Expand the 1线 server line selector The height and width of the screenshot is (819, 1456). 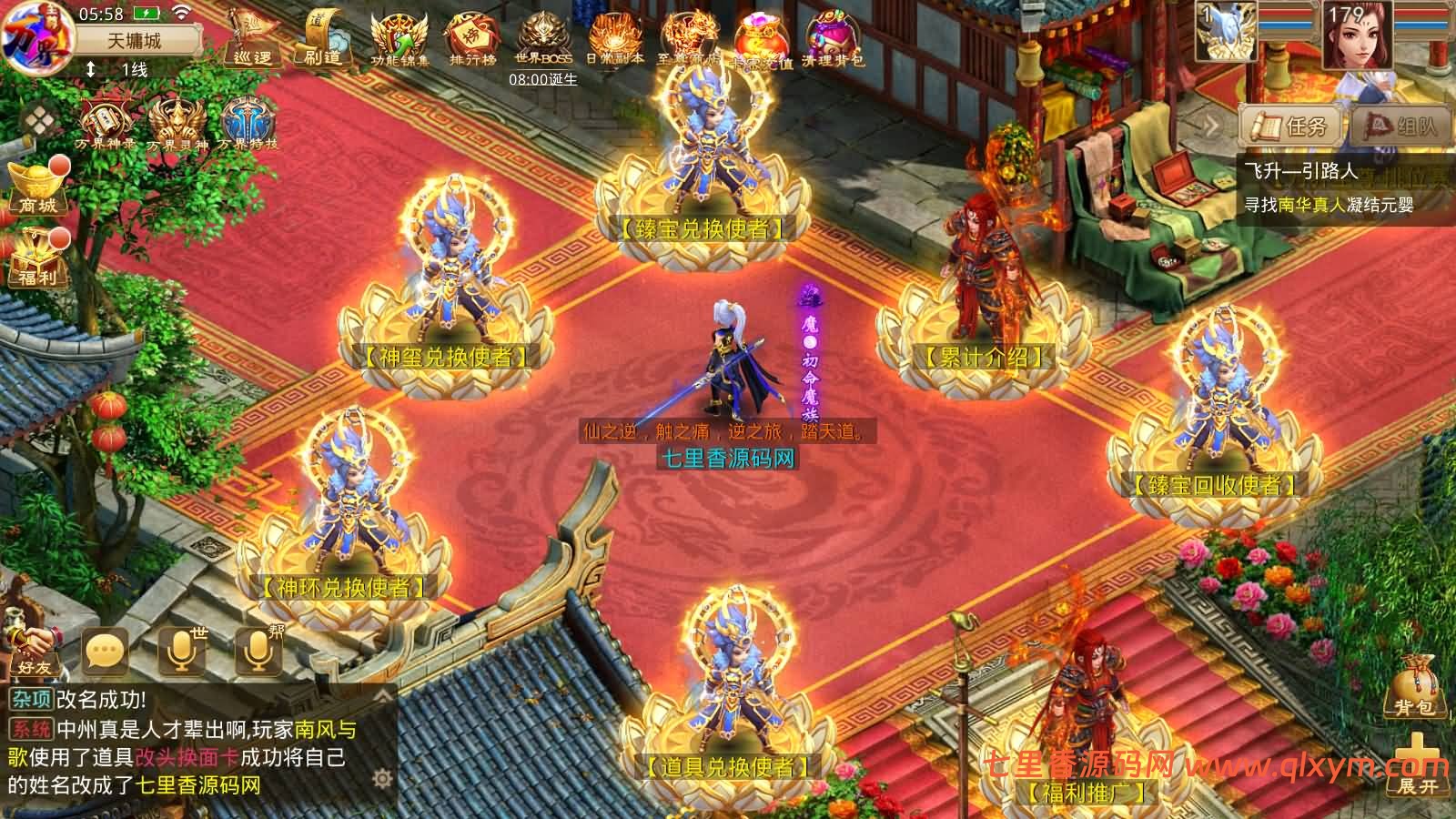tap(118, 68)
